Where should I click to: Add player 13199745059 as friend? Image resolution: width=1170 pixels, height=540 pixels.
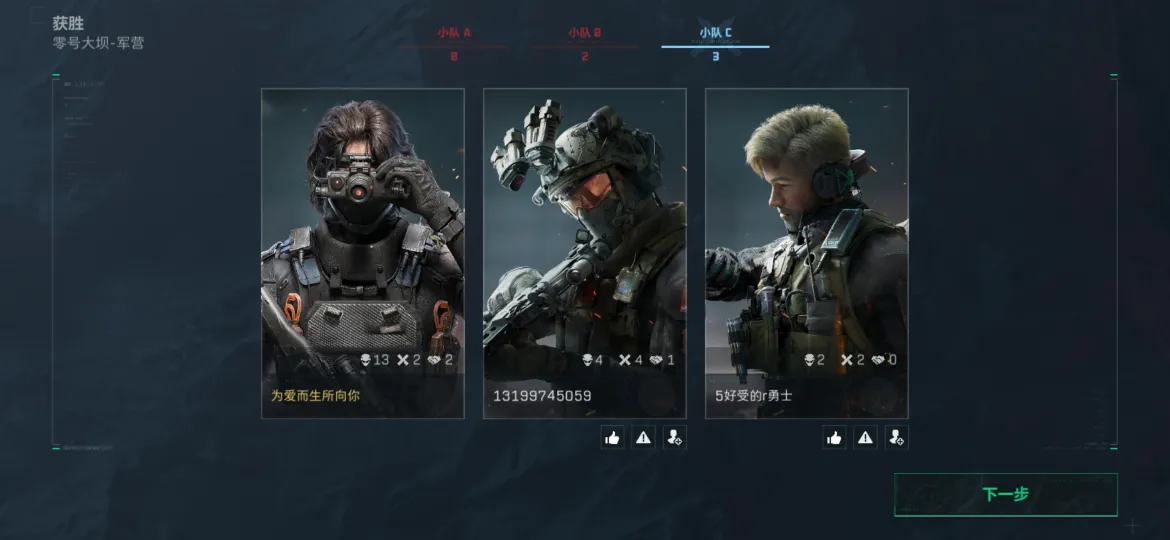click(x=674, y=437)
